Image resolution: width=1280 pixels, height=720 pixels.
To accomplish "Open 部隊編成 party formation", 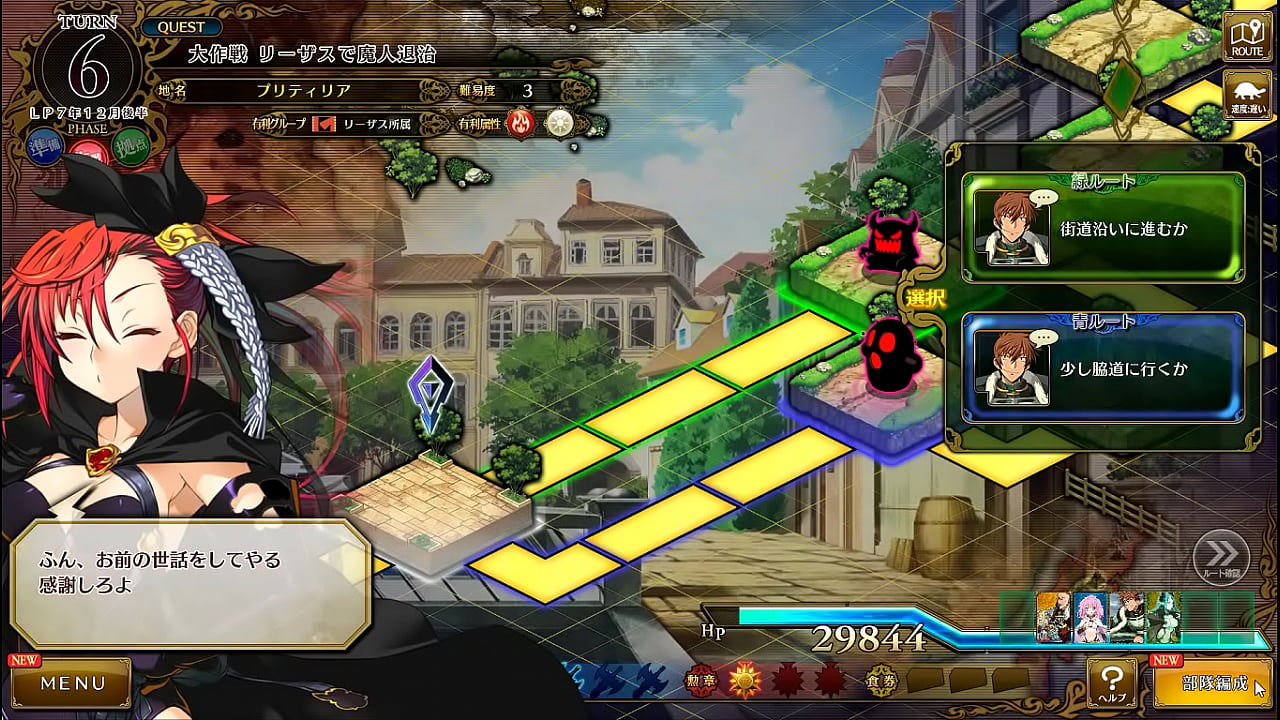I will click(x=1214, y=684).
